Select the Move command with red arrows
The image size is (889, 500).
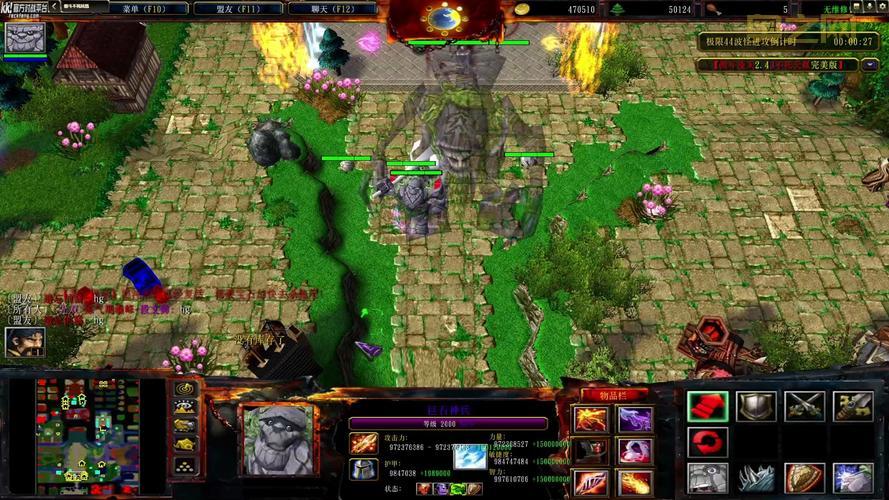tap(706, 406)
